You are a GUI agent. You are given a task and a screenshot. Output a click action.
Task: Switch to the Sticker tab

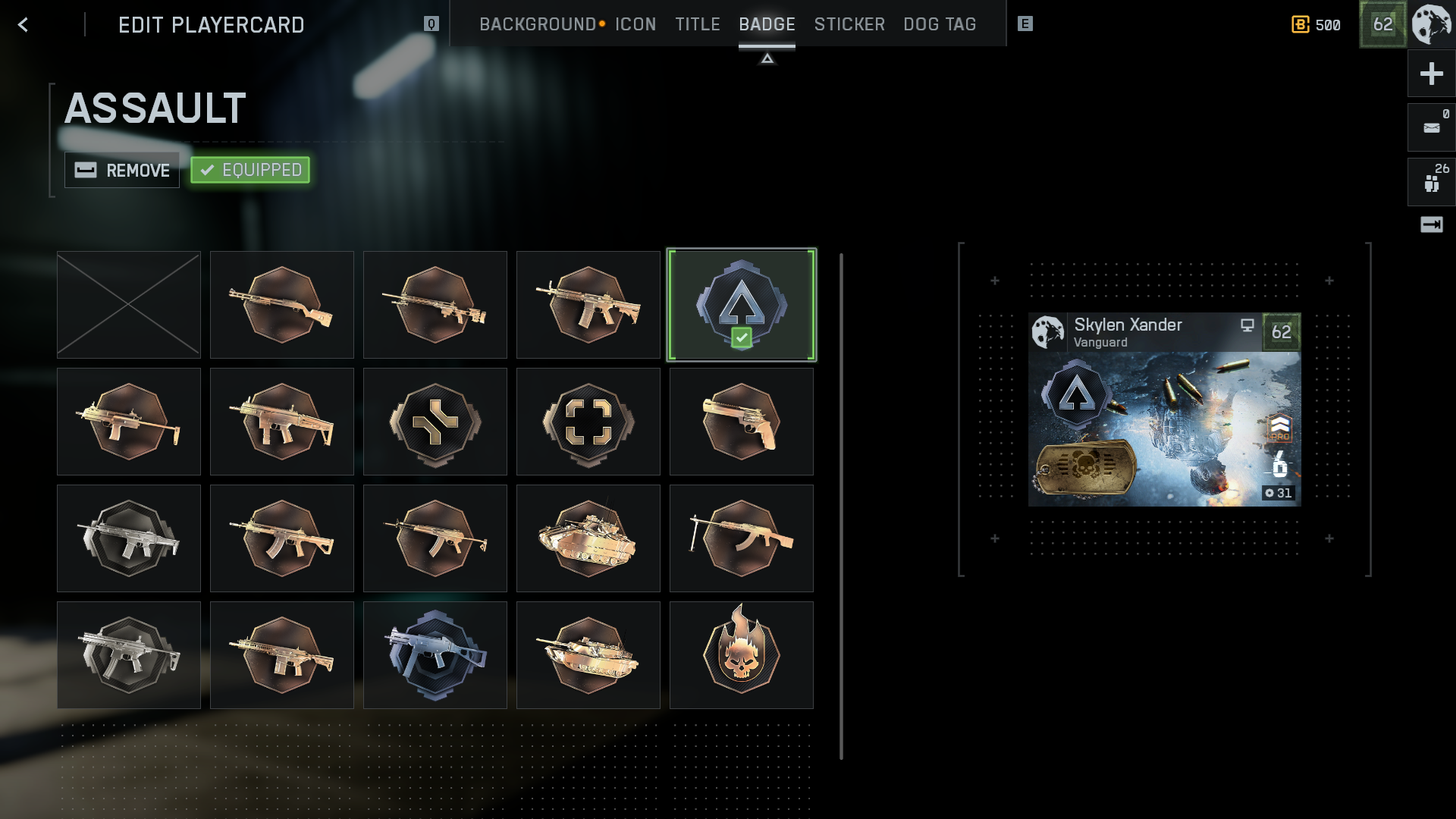click(849, 24)
